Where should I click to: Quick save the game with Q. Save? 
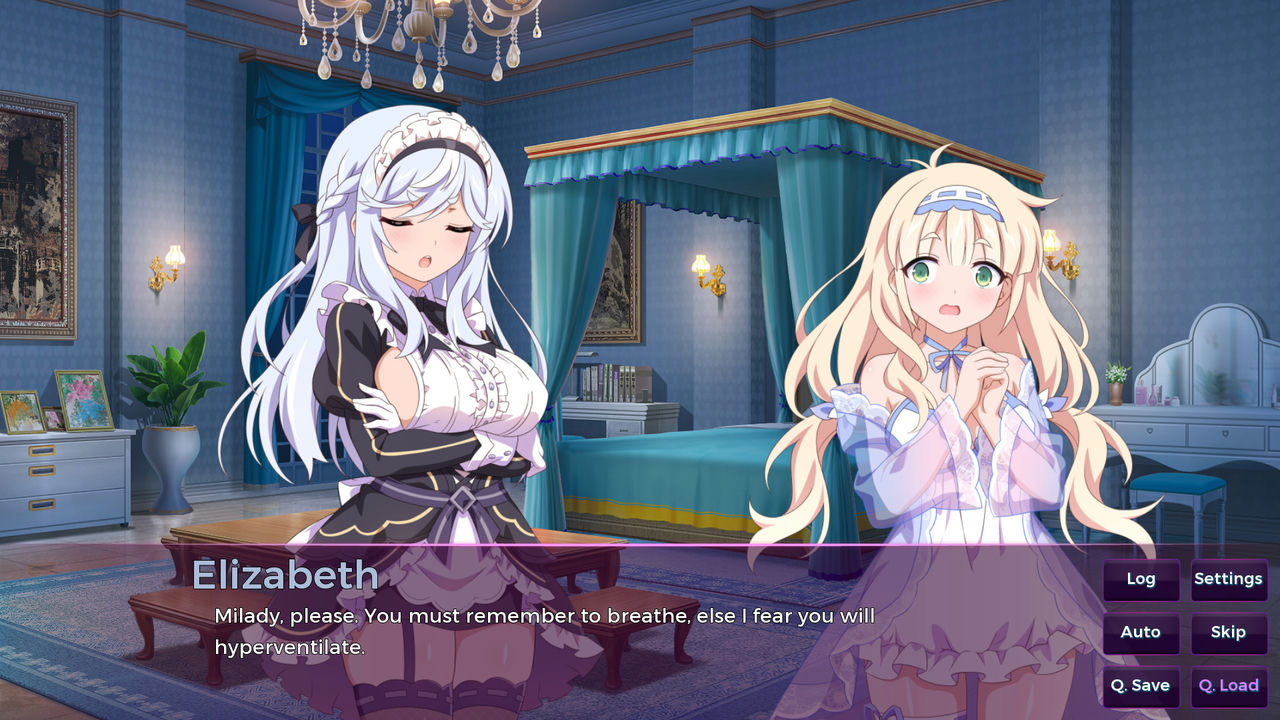(1141, 686)
